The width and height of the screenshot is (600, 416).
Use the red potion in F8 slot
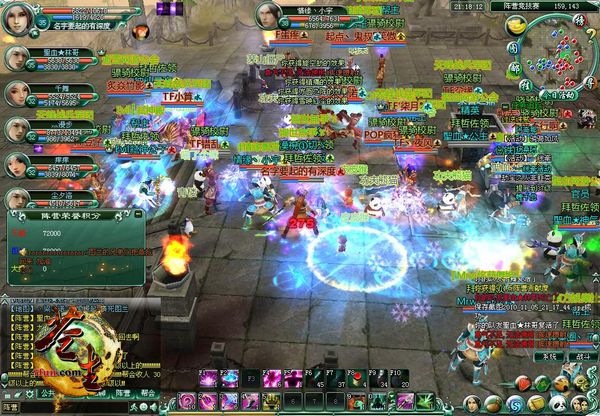click(x=359, y=381)
